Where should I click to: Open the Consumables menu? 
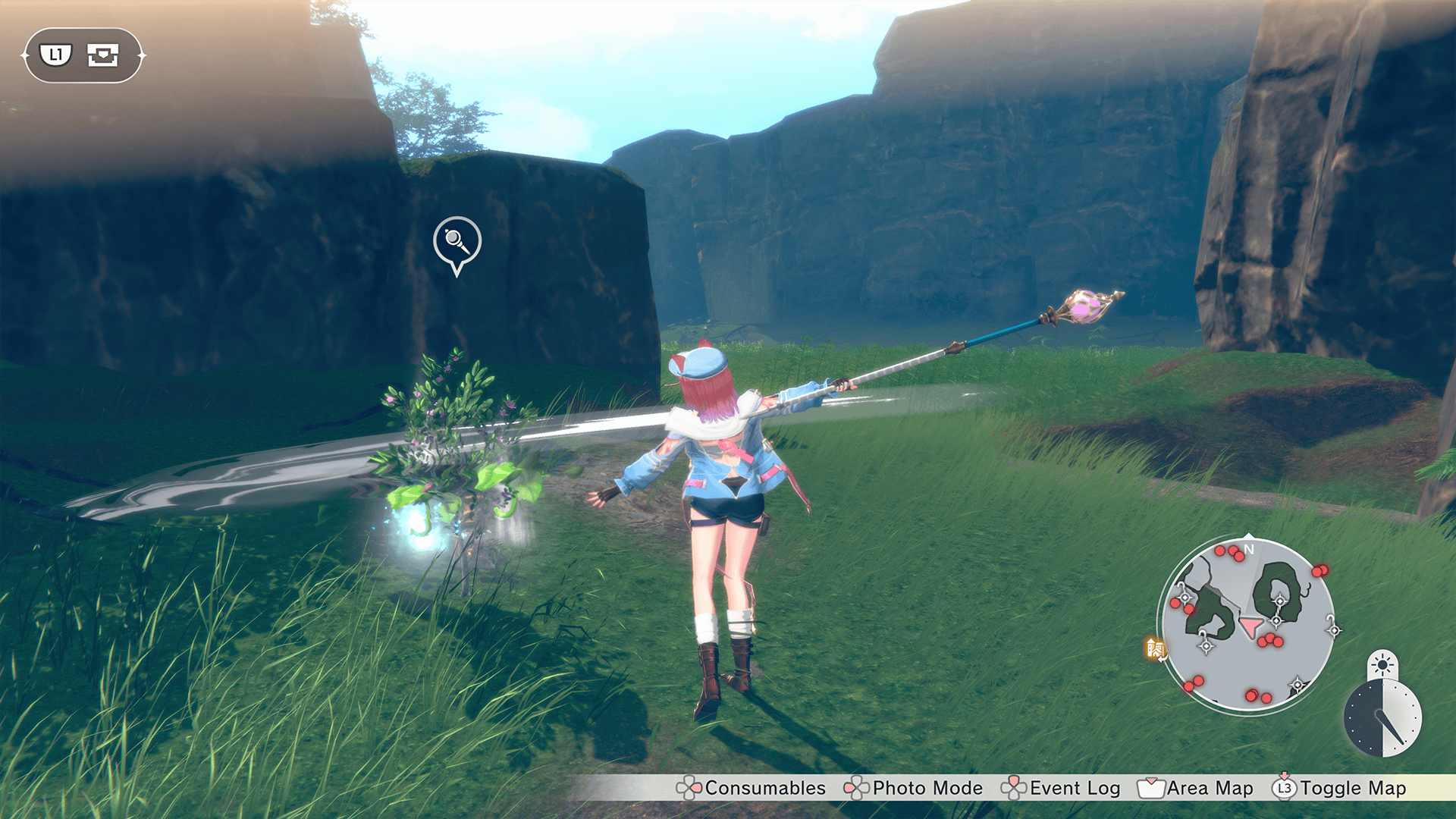click(751, 788)
